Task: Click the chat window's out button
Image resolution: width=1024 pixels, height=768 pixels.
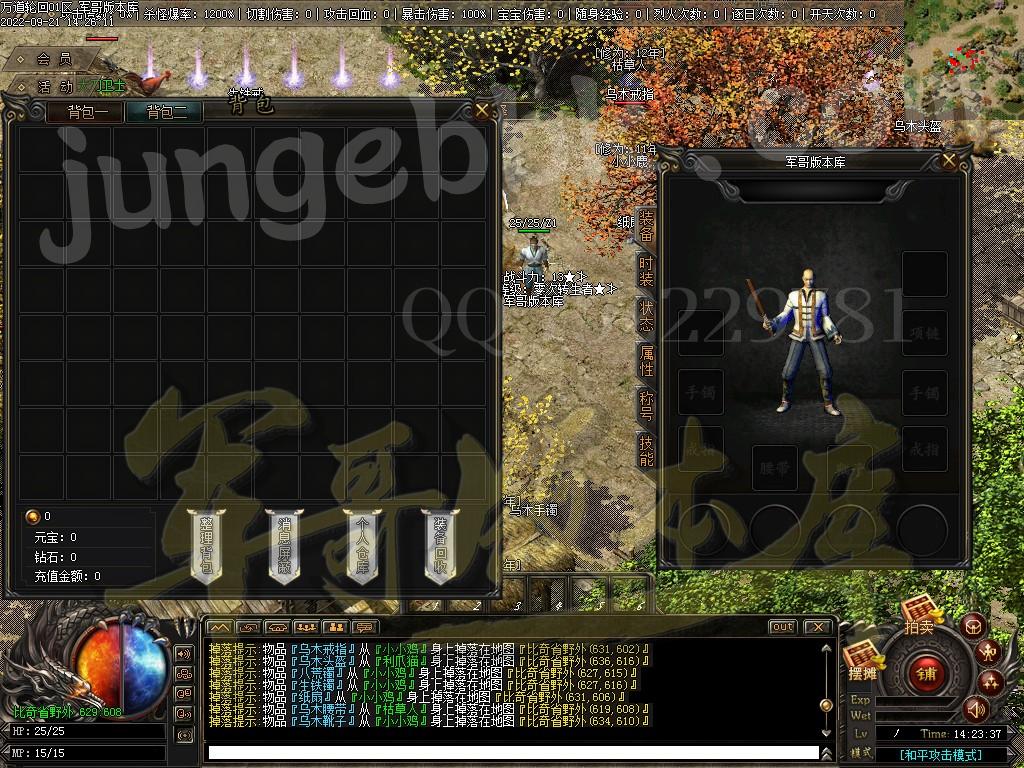Action: 782,627
